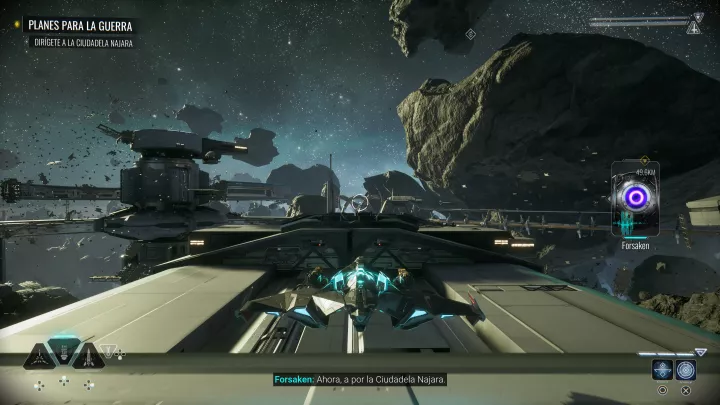The height and width of the screenshot is (405, 720).
Task: Choose the highlighted center weapon slot
Action: point(63,353)
